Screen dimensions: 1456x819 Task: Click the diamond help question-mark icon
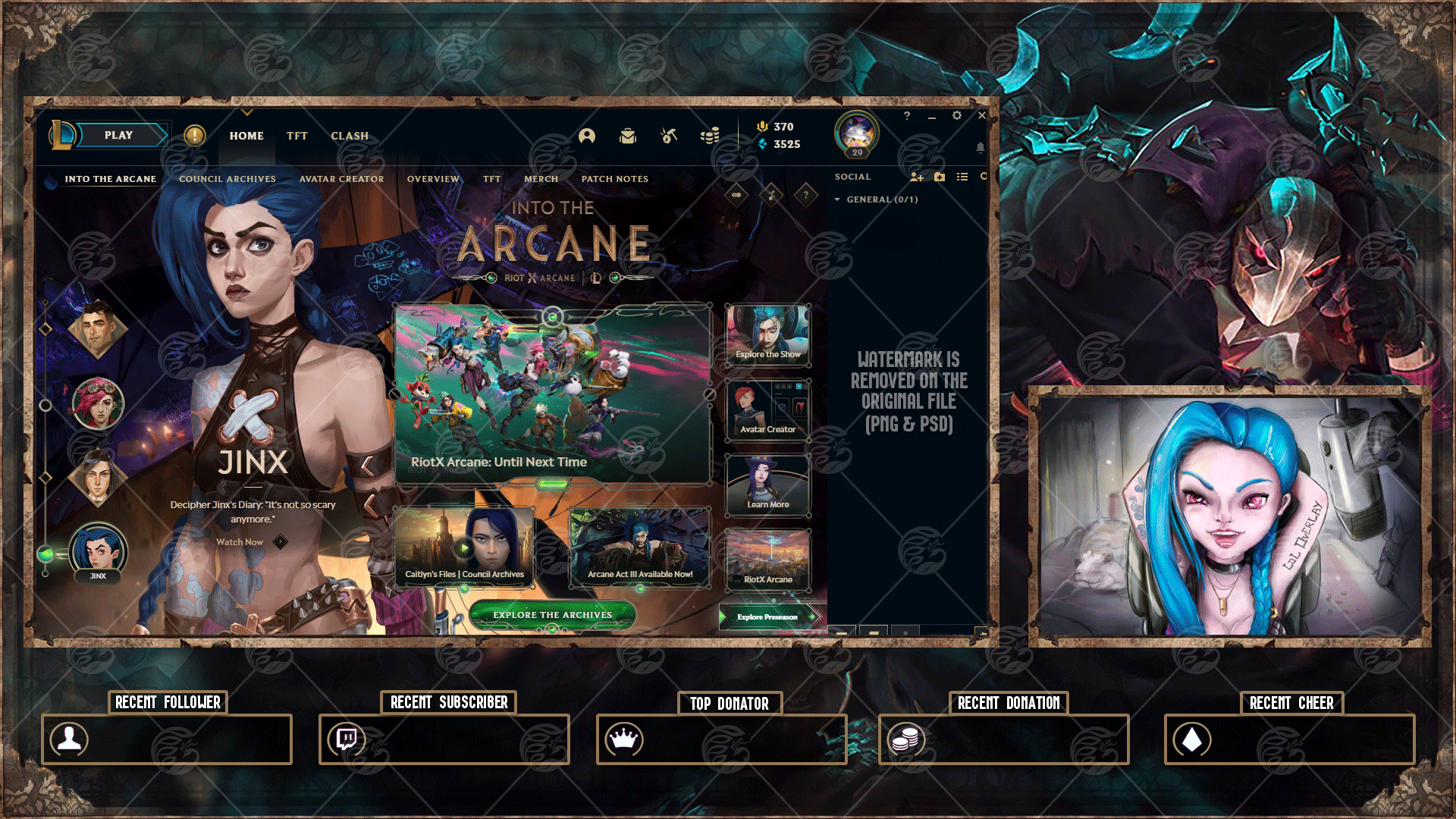[x=805, y=194]
